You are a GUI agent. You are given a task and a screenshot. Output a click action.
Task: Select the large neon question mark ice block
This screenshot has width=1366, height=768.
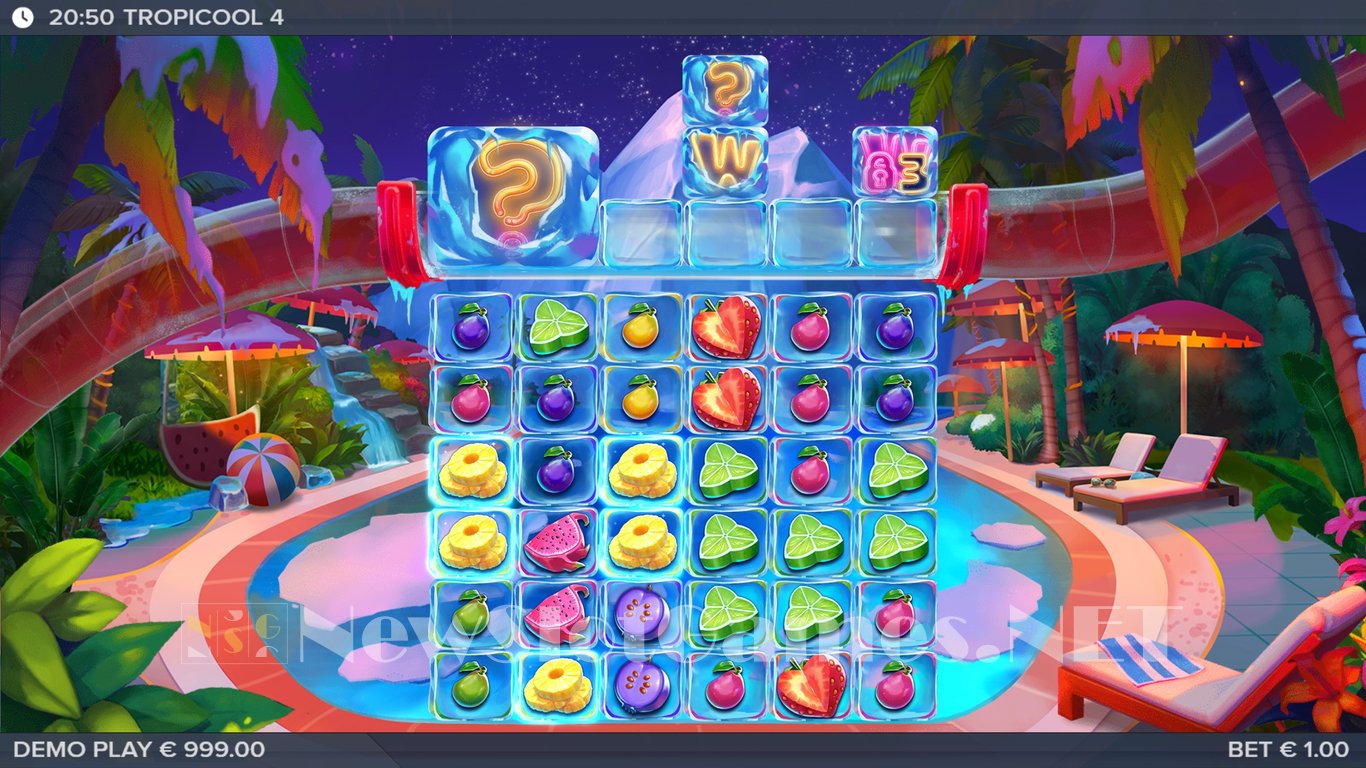click(x=513, y=196)
